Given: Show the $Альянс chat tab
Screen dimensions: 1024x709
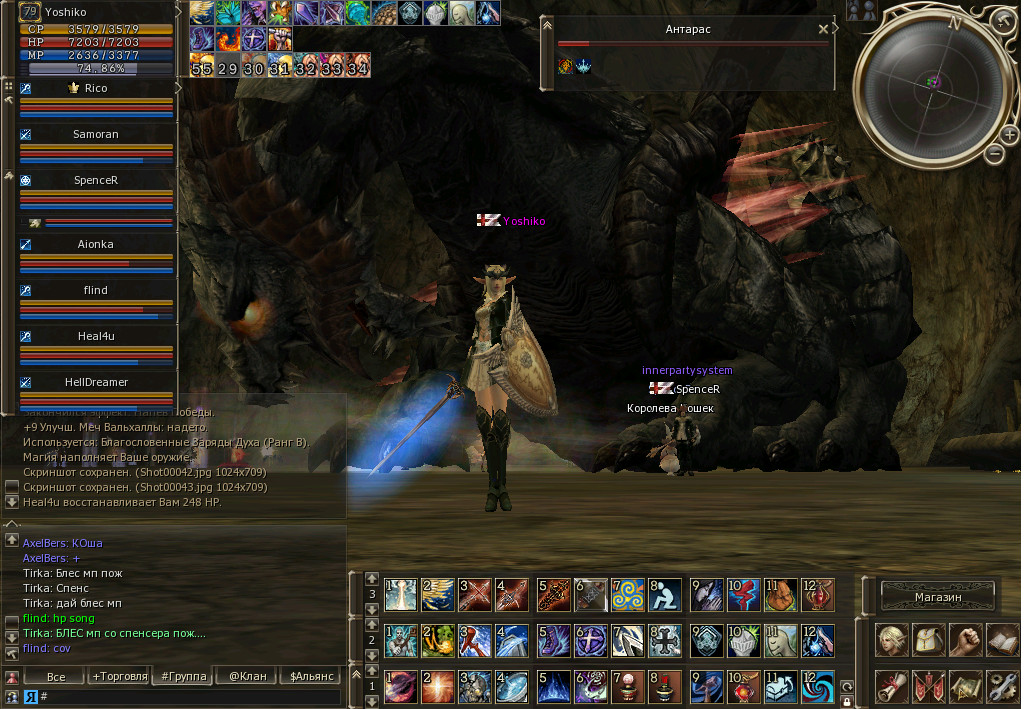Looking at the screenshot, I should 310,677.
